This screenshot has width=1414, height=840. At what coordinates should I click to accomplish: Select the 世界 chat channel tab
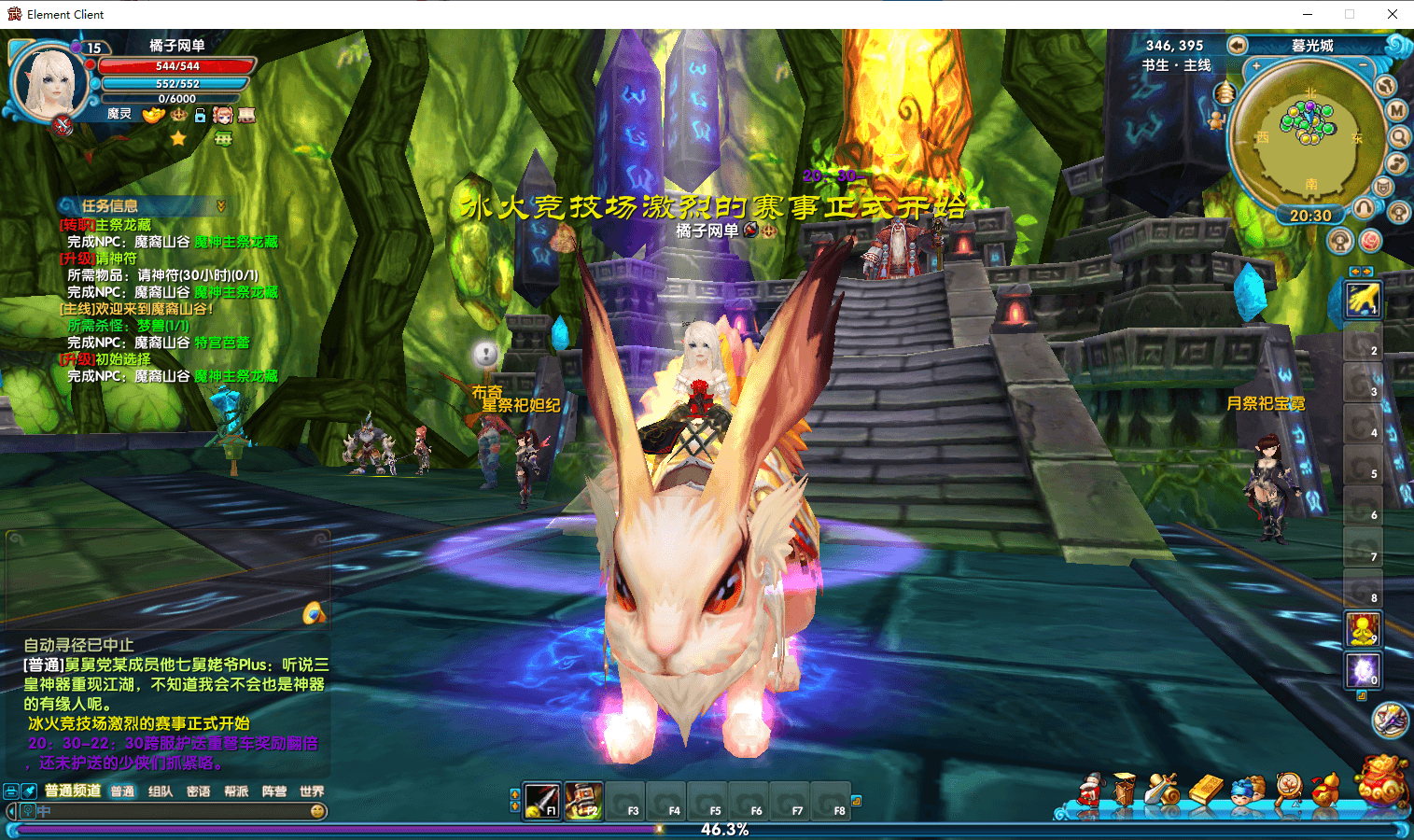click(x=312, y=791)
